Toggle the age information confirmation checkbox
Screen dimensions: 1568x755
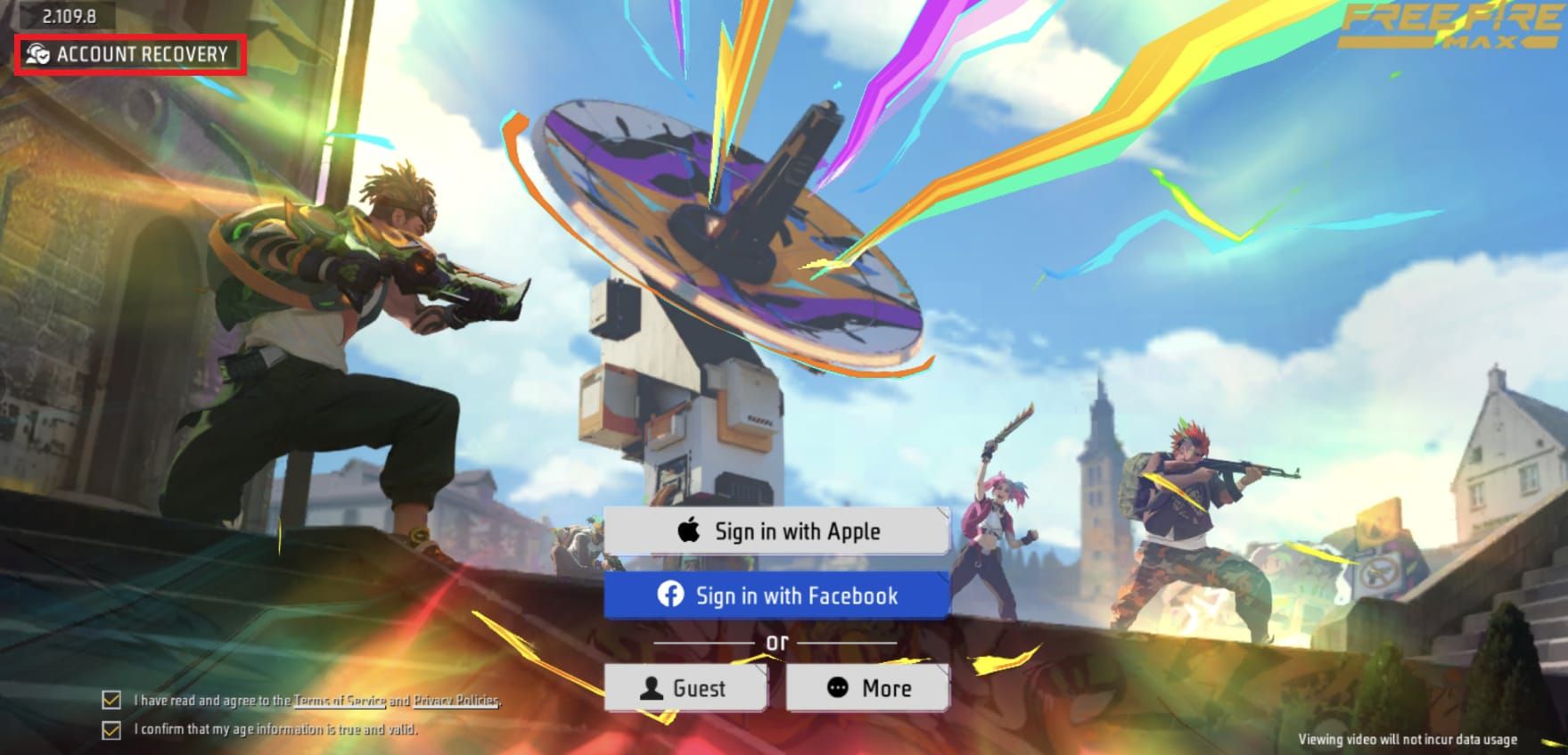point(111,729)
